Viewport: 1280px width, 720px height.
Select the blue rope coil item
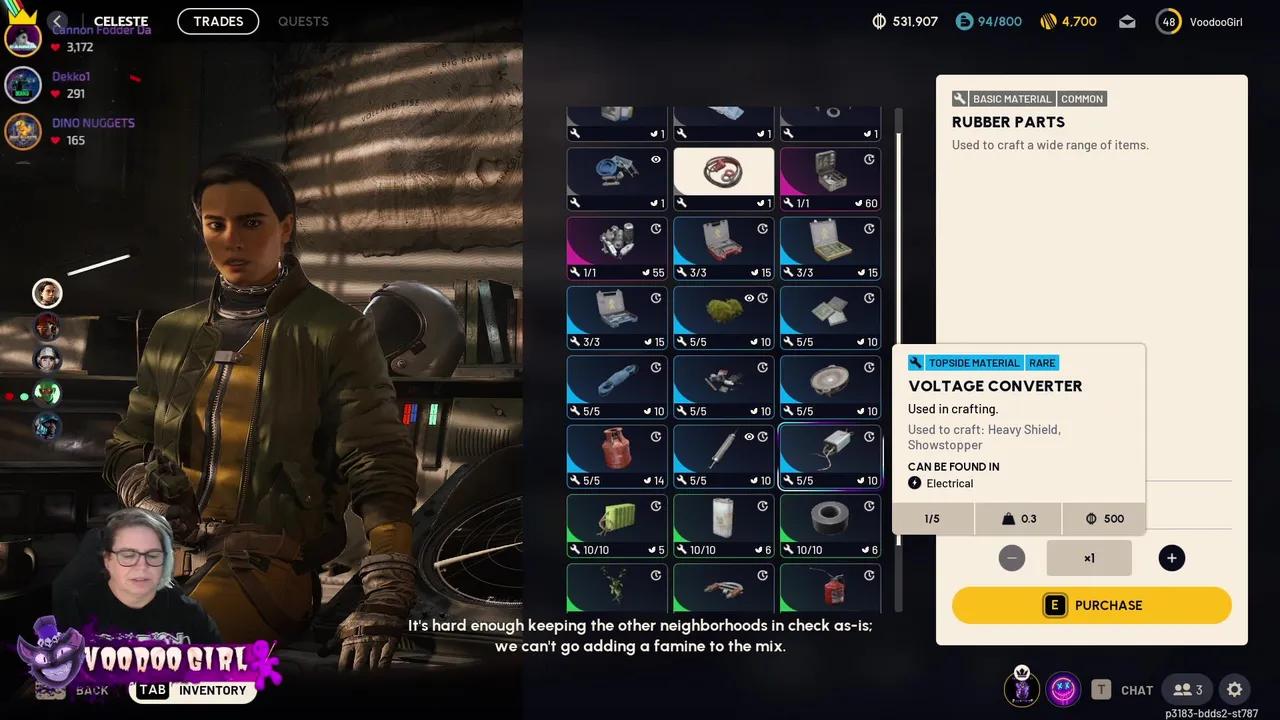click(617, 386)
